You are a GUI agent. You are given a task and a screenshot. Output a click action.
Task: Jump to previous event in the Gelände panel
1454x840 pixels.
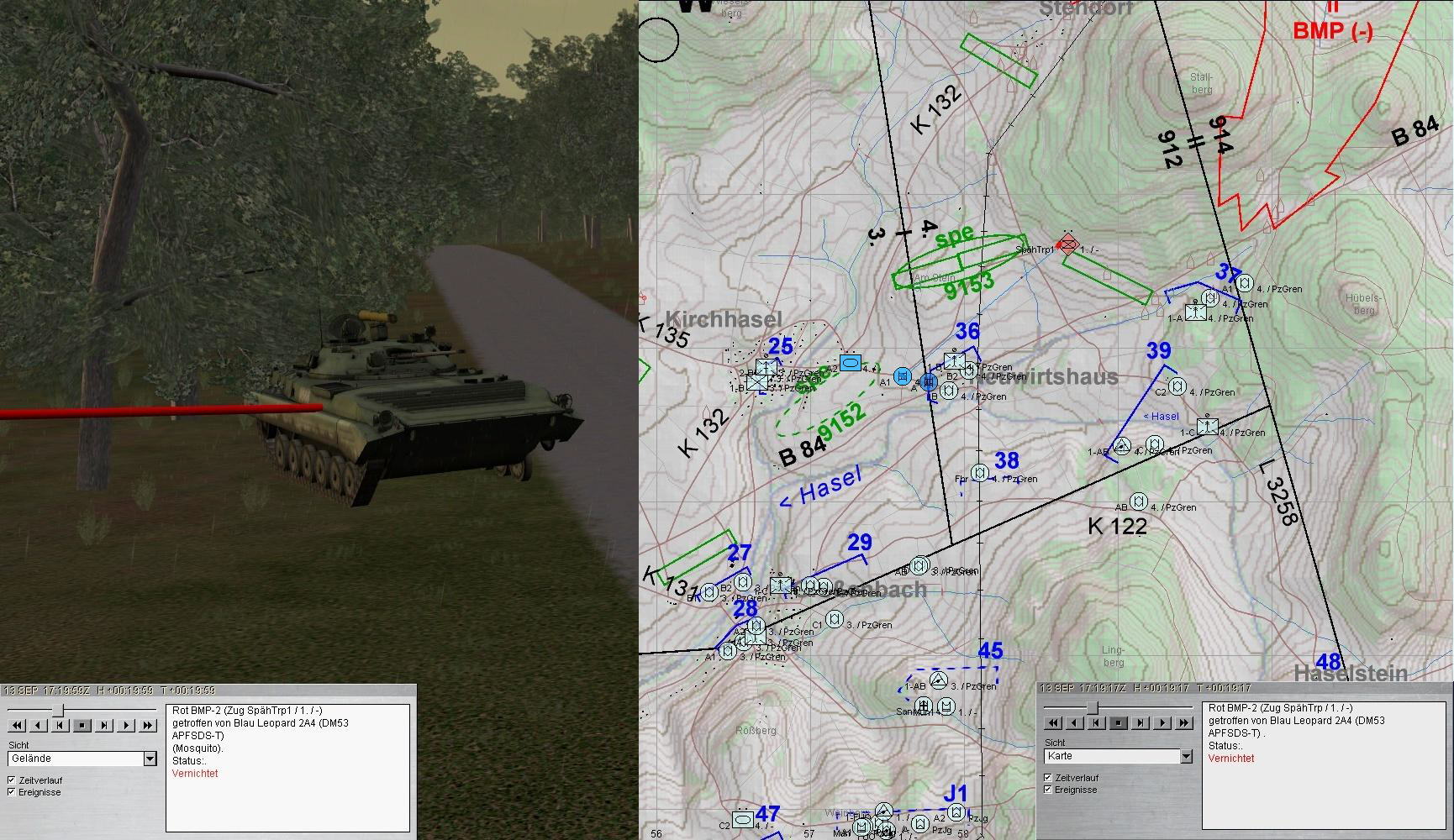click(x=61, y=725)
